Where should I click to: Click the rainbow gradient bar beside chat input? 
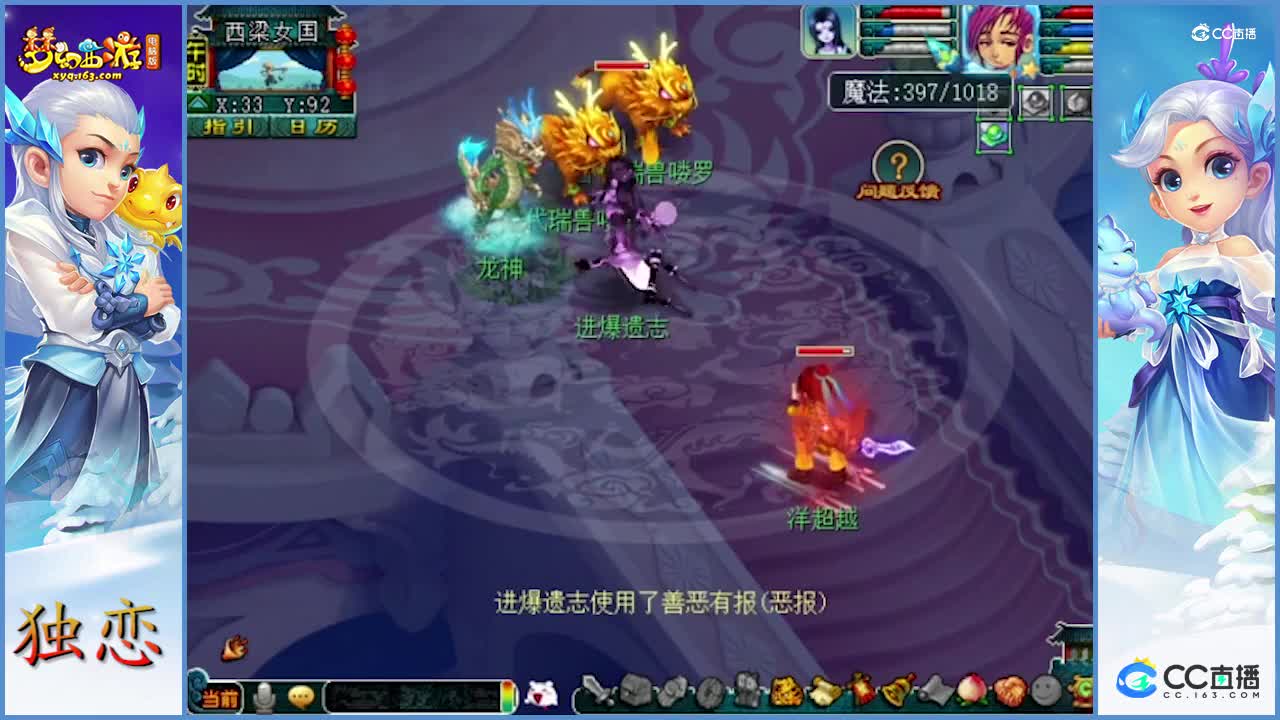508,697
